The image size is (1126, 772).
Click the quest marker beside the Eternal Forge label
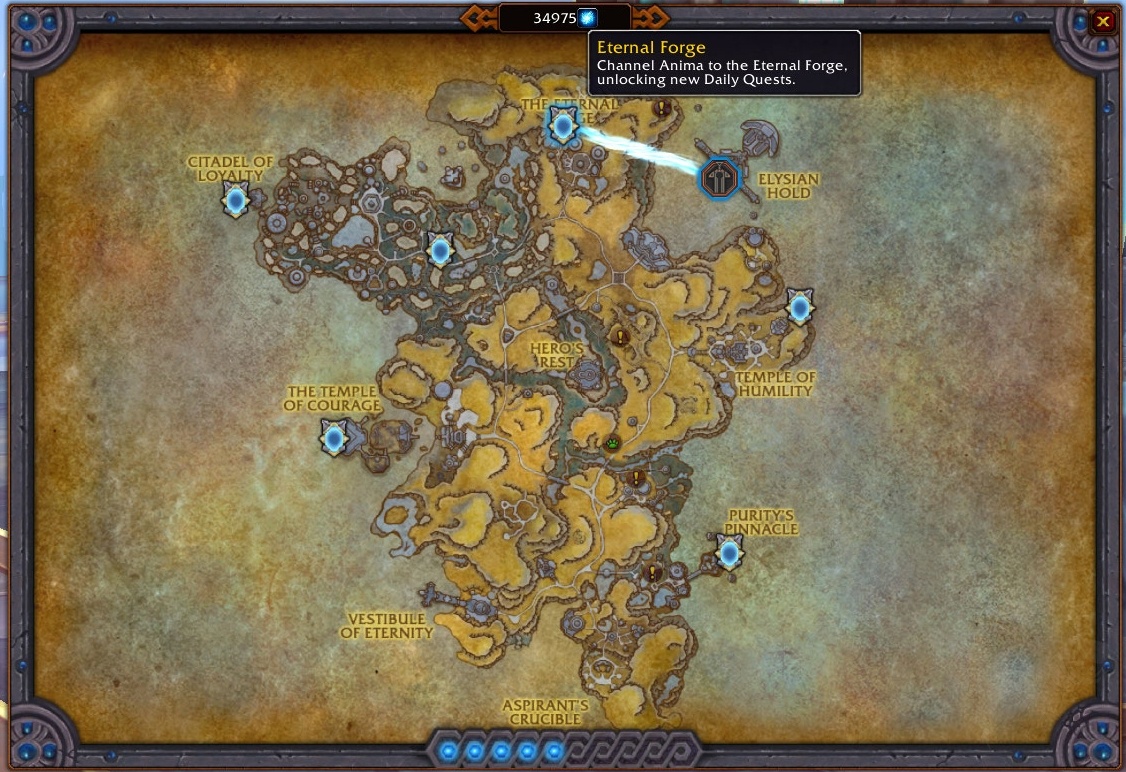661,107
